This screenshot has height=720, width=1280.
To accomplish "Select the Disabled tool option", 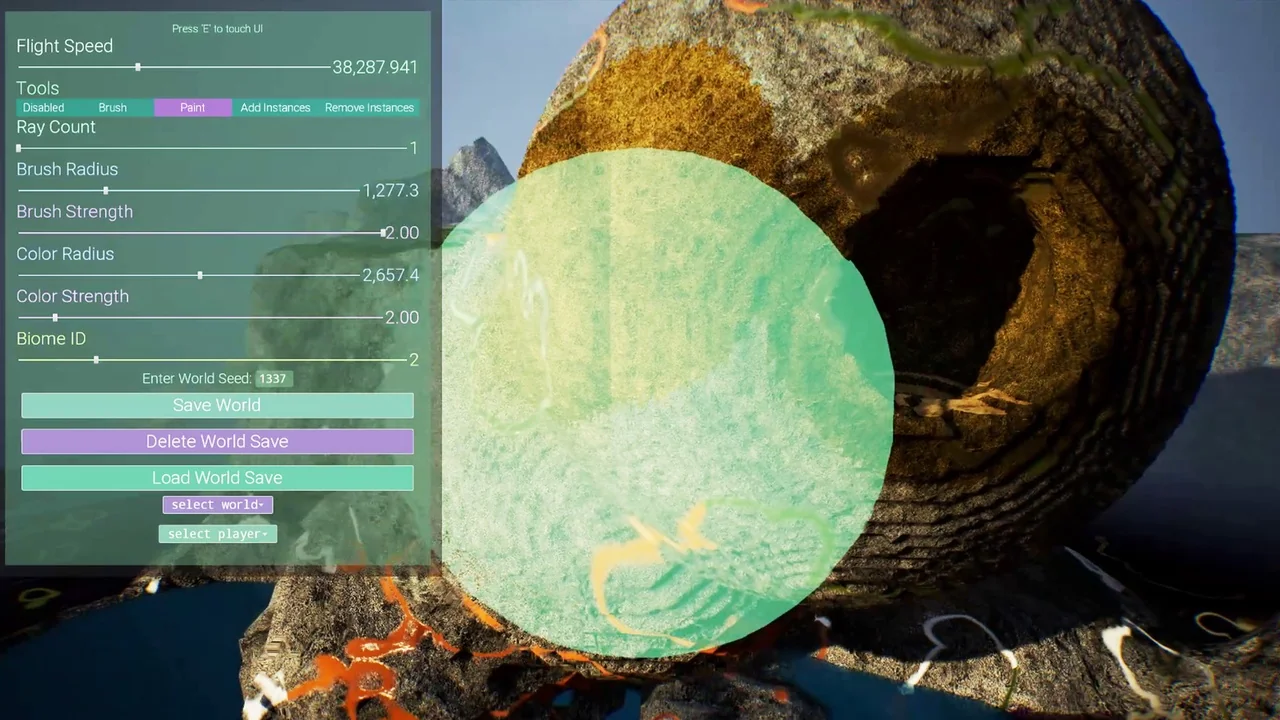I will [43, 108].
